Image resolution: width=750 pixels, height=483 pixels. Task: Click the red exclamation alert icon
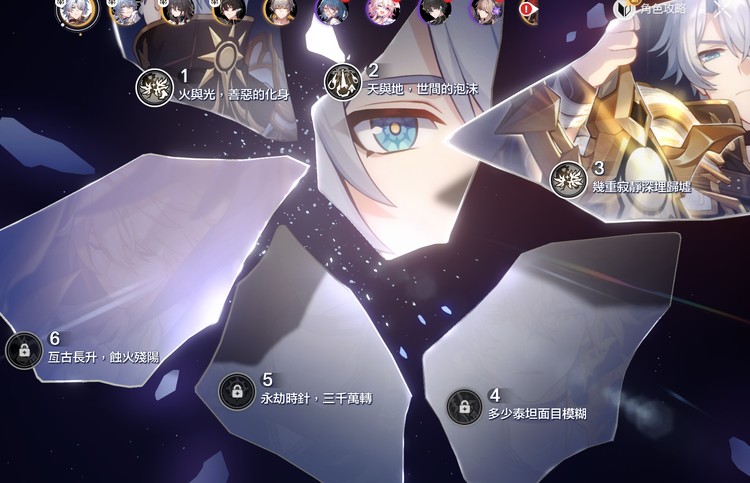click(526, 9)
